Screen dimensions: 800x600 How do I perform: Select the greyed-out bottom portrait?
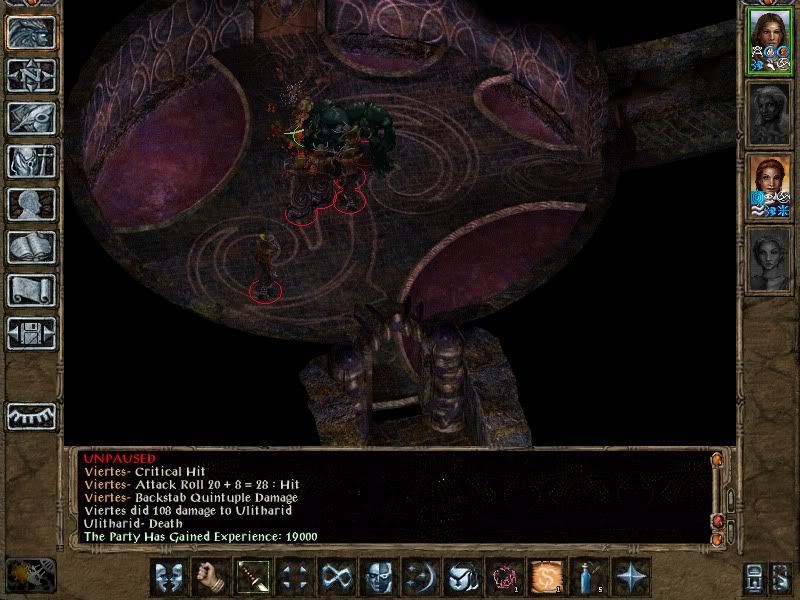(770, 262)
